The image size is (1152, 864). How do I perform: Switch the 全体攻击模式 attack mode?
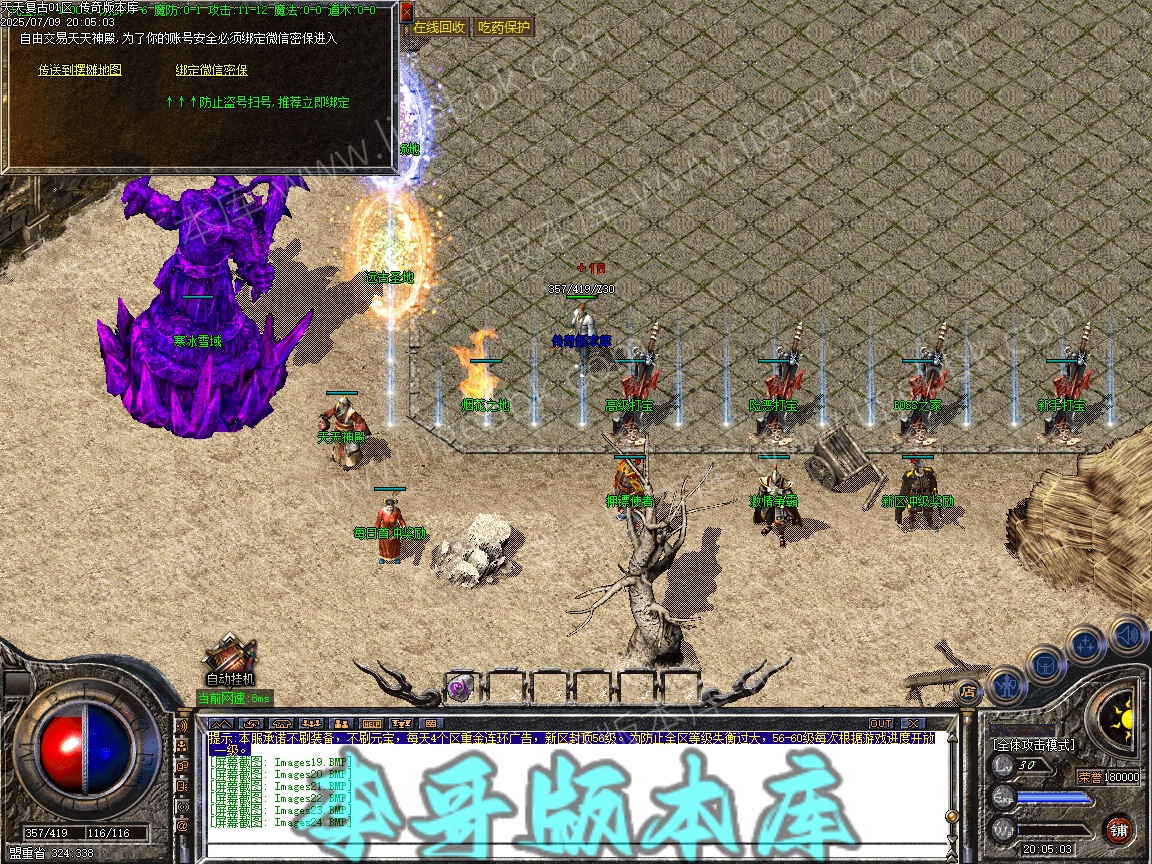tap(1033, 745)
